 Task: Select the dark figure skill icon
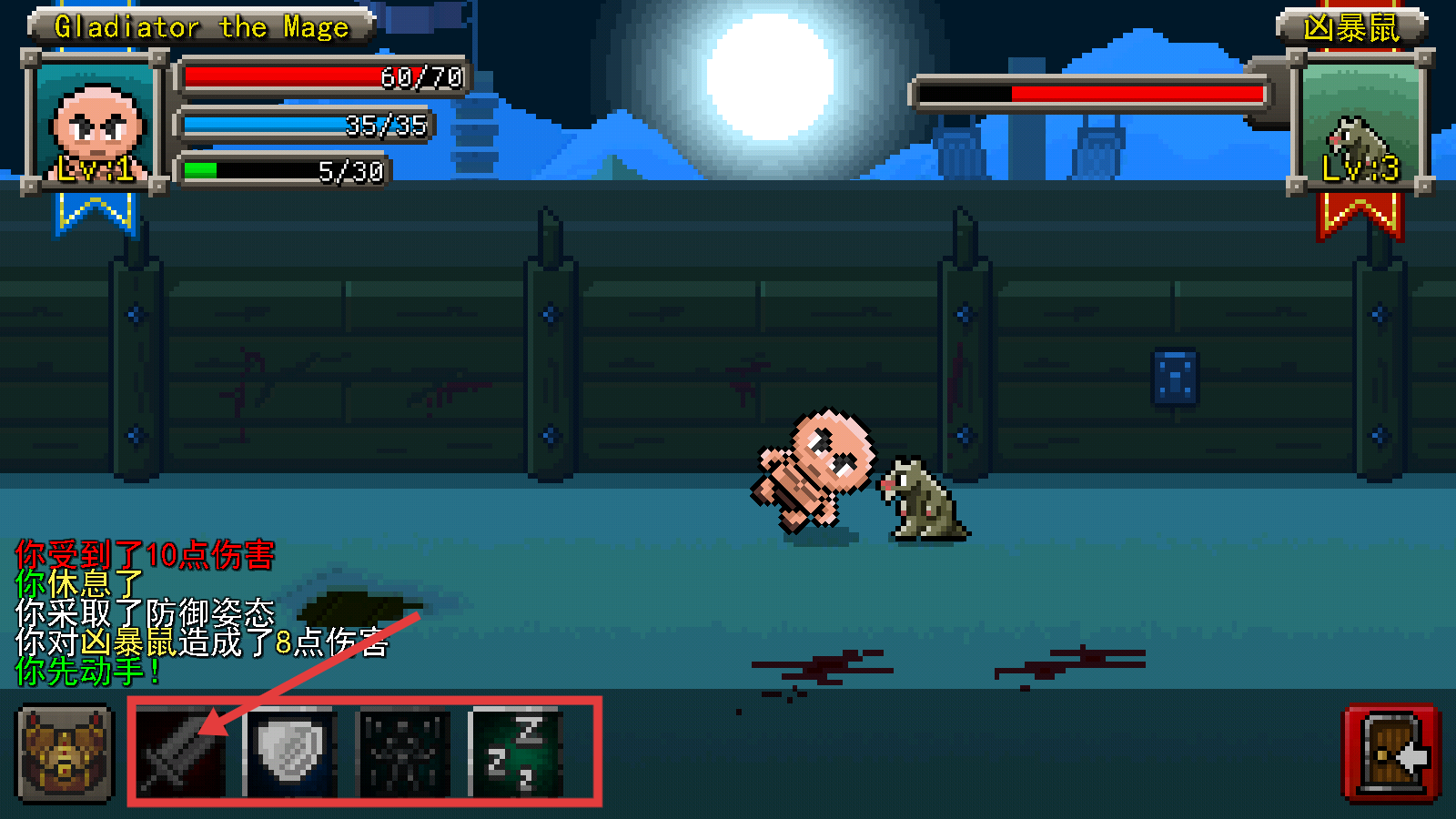point(404,753)
